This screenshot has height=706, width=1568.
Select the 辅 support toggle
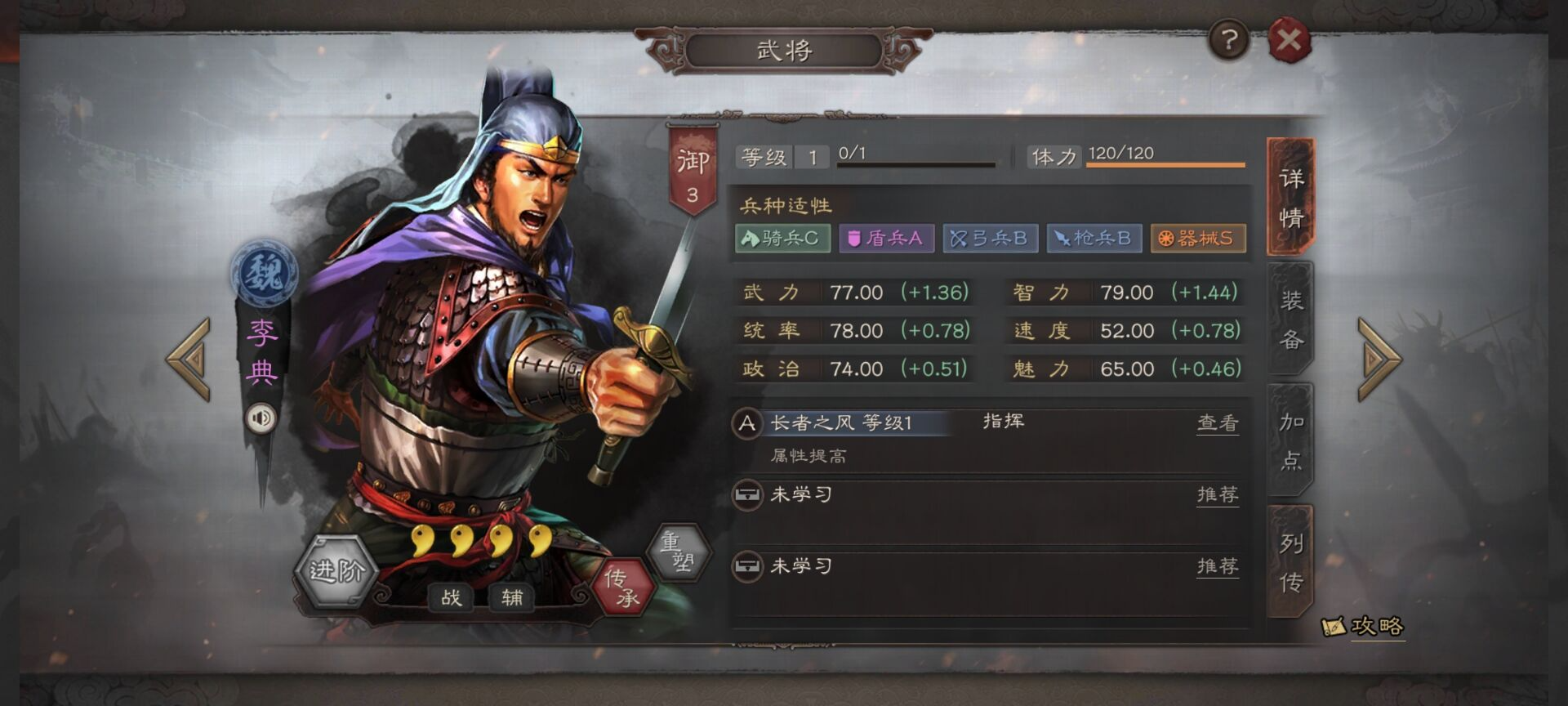(512, 597)
